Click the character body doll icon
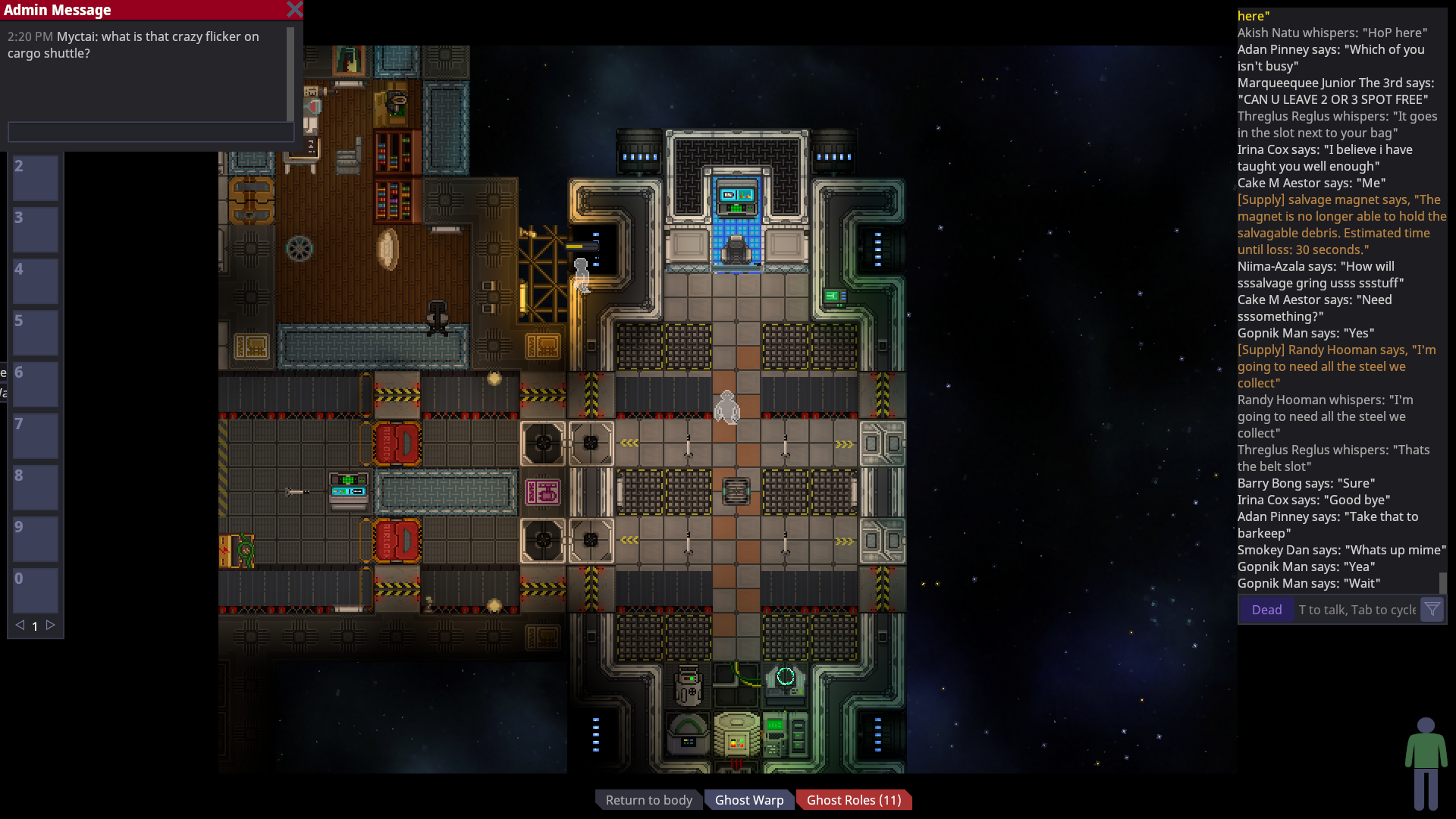This screenshot has height=819, width=1456. pyautogui.click(x=1426, y=764)
